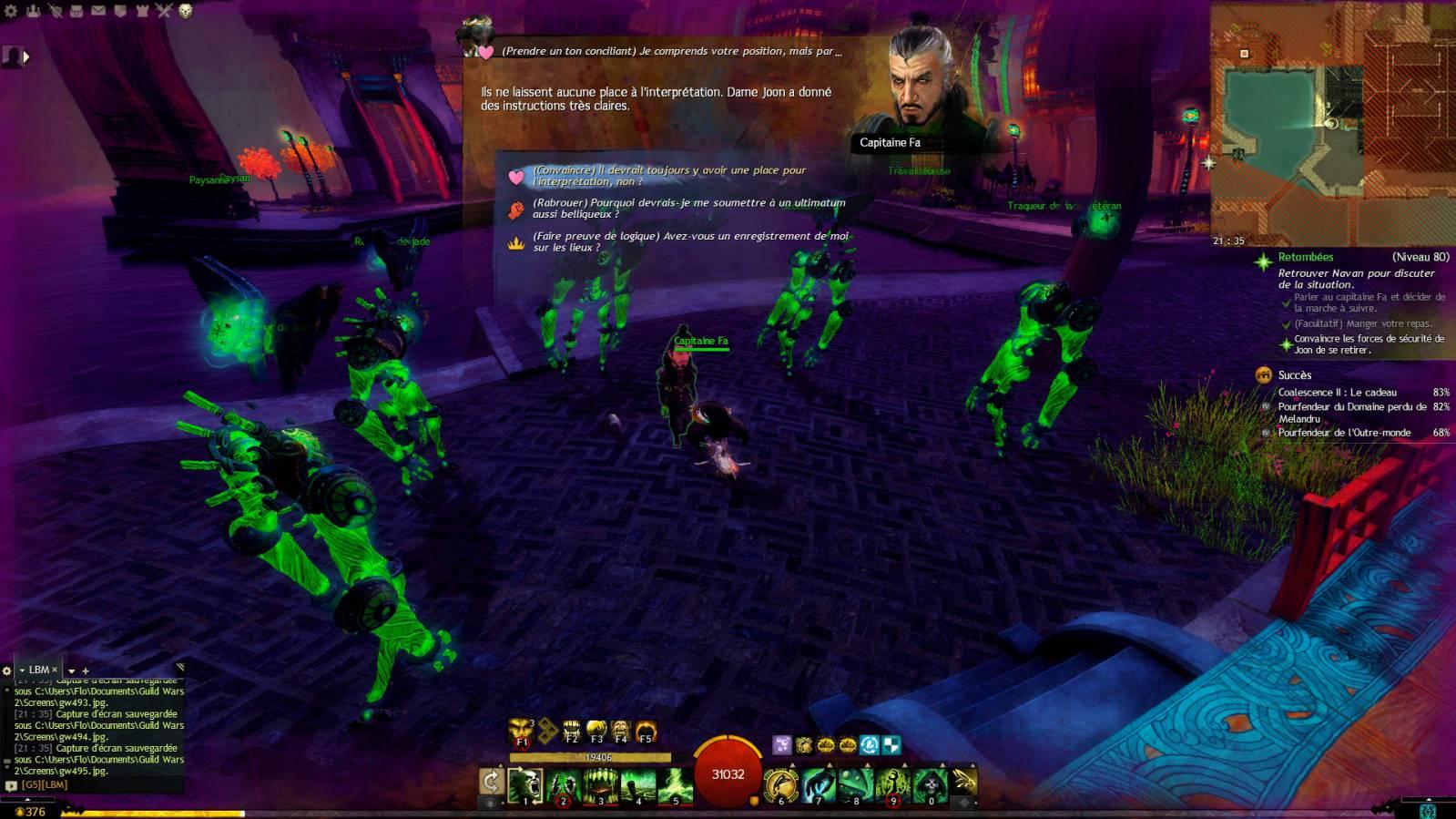Trigger the healing skill in slot 6
1456x819 pixels.
pyautogui.click(x=781, y=785)
